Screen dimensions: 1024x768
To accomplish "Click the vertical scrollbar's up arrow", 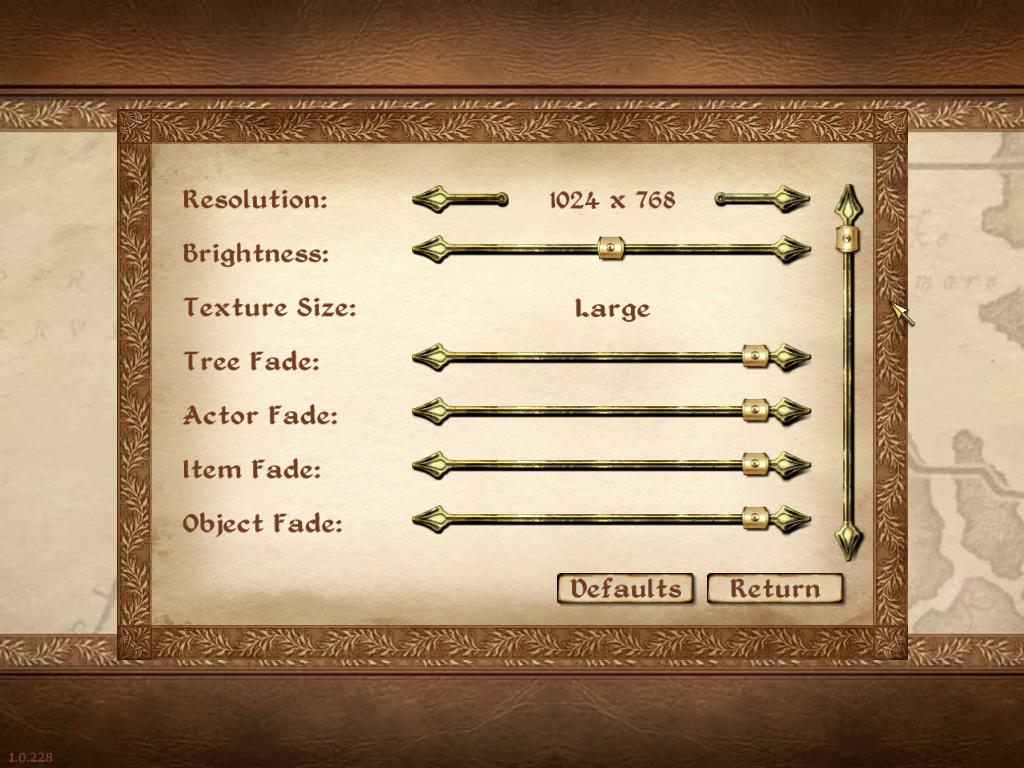I will [x=848, y=203].
